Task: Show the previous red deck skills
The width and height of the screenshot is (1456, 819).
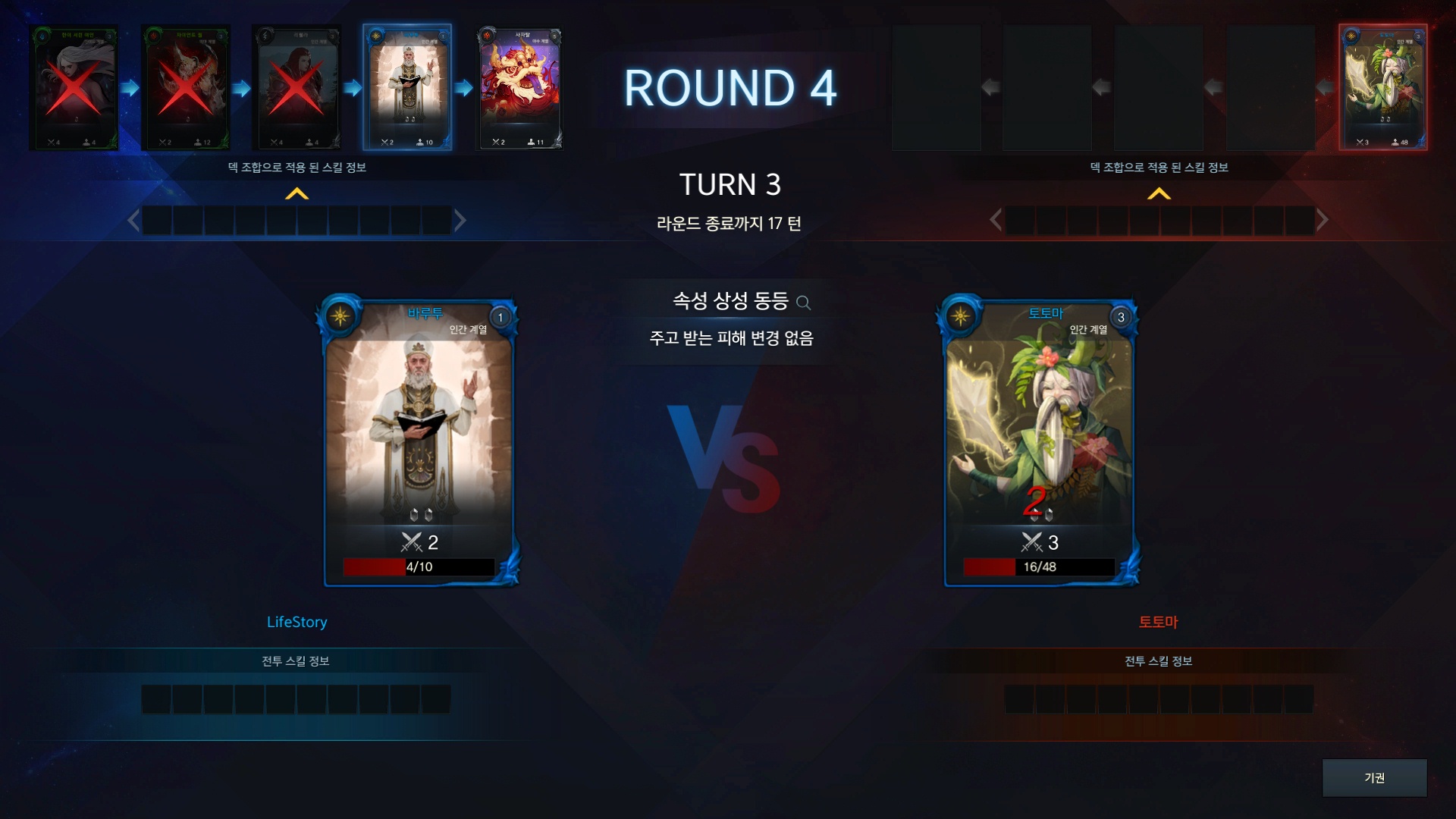Action: [x=996, y=221]
